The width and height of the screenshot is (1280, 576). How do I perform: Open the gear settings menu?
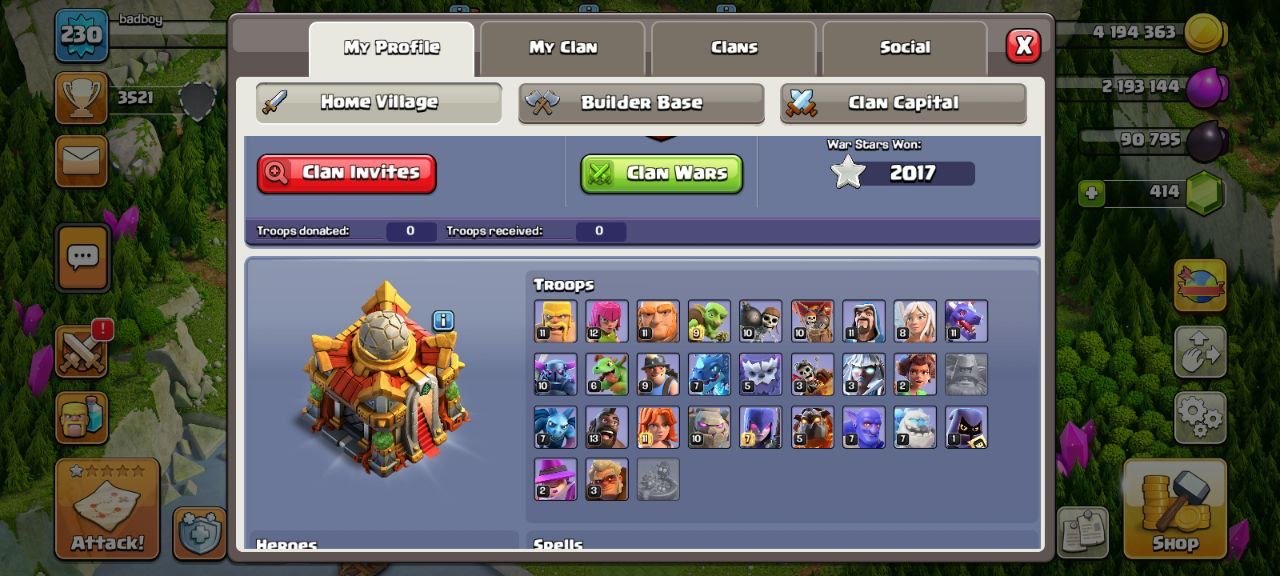(x=1199, y=415)
